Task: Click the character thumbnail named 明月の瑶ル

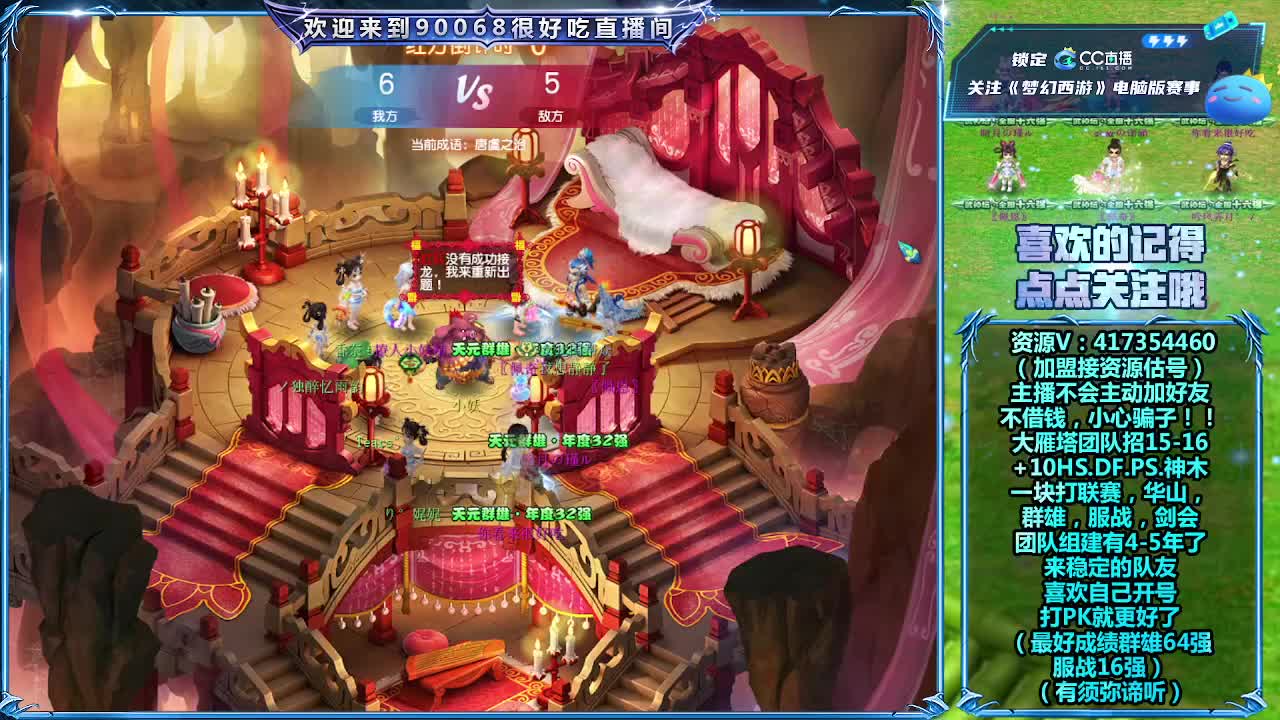Action: pyautogui.click(x=1006, y=165)
